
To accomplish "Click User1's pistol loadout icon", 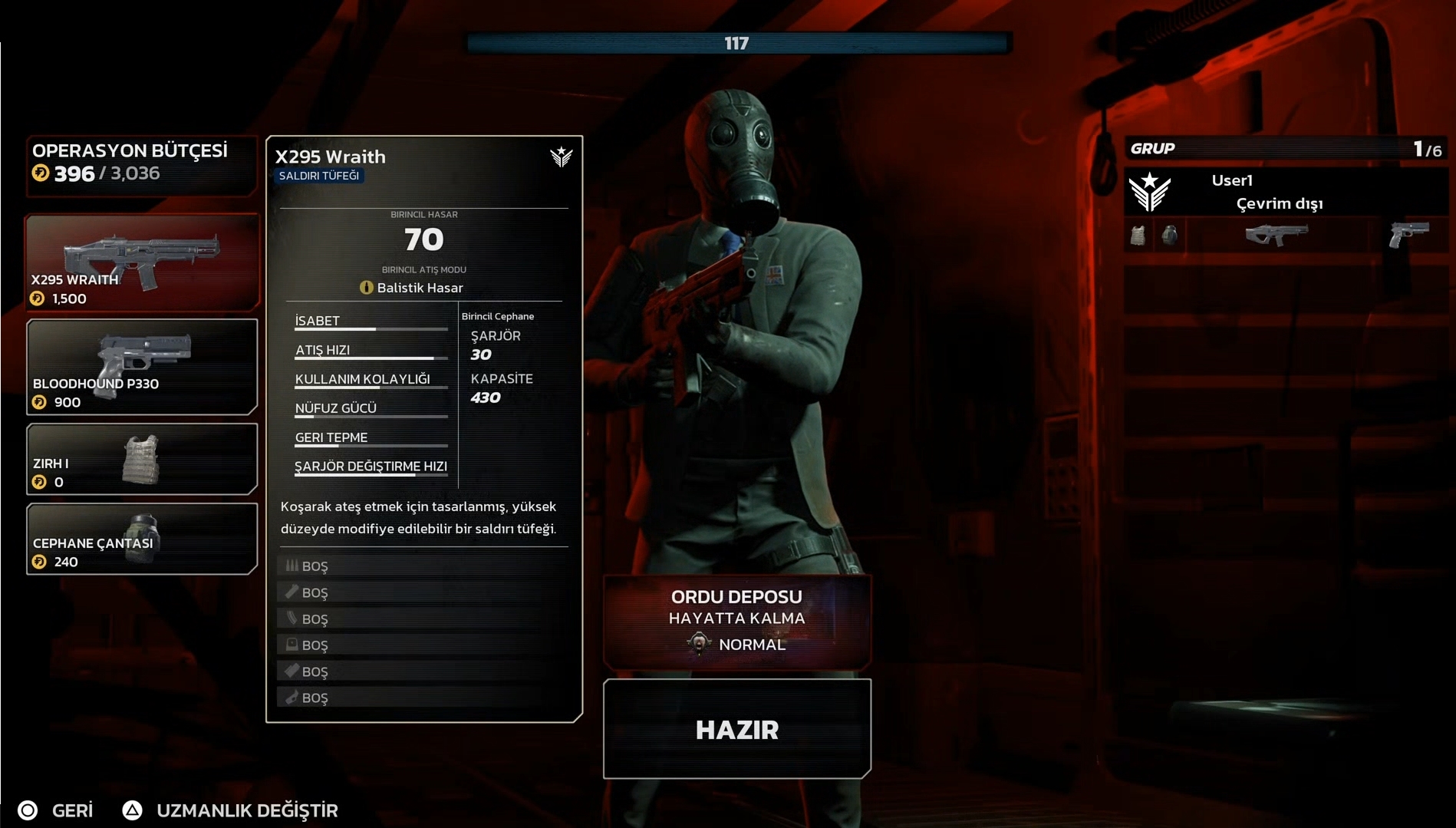I will pos(1408,234).
